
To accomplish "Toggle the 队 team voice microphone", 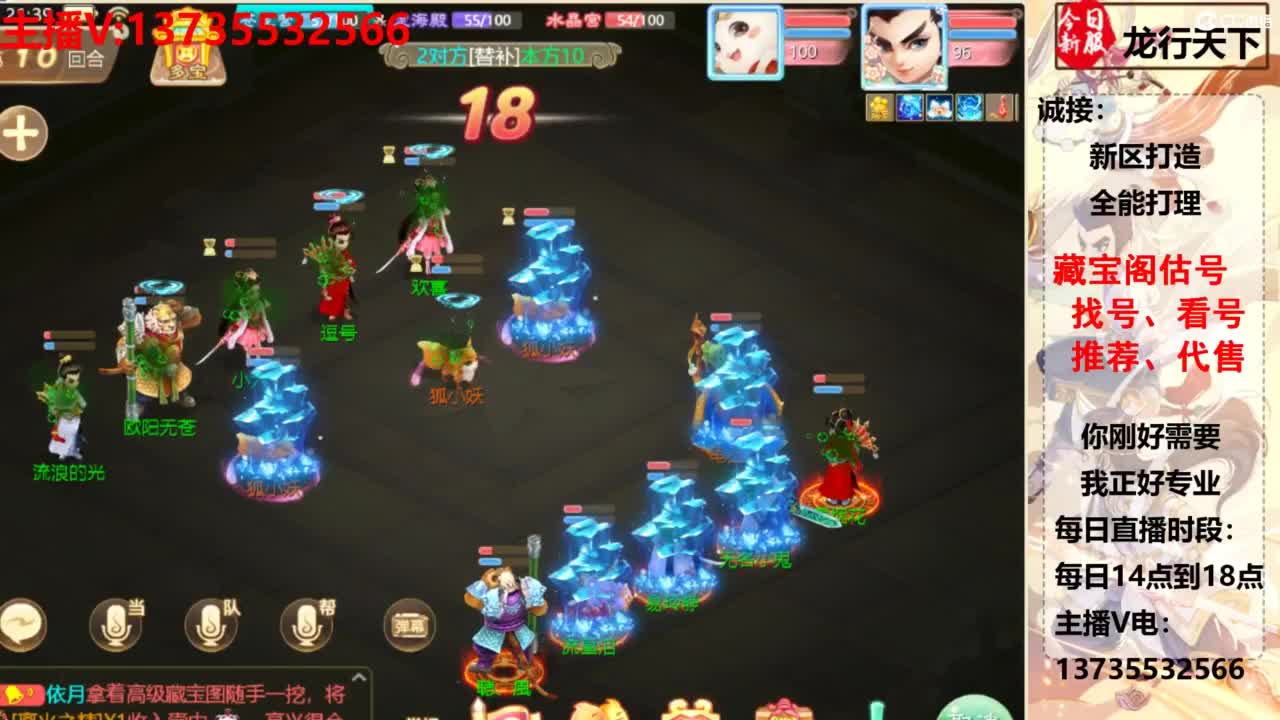I will pyautogui.click(x=208, y=627).
